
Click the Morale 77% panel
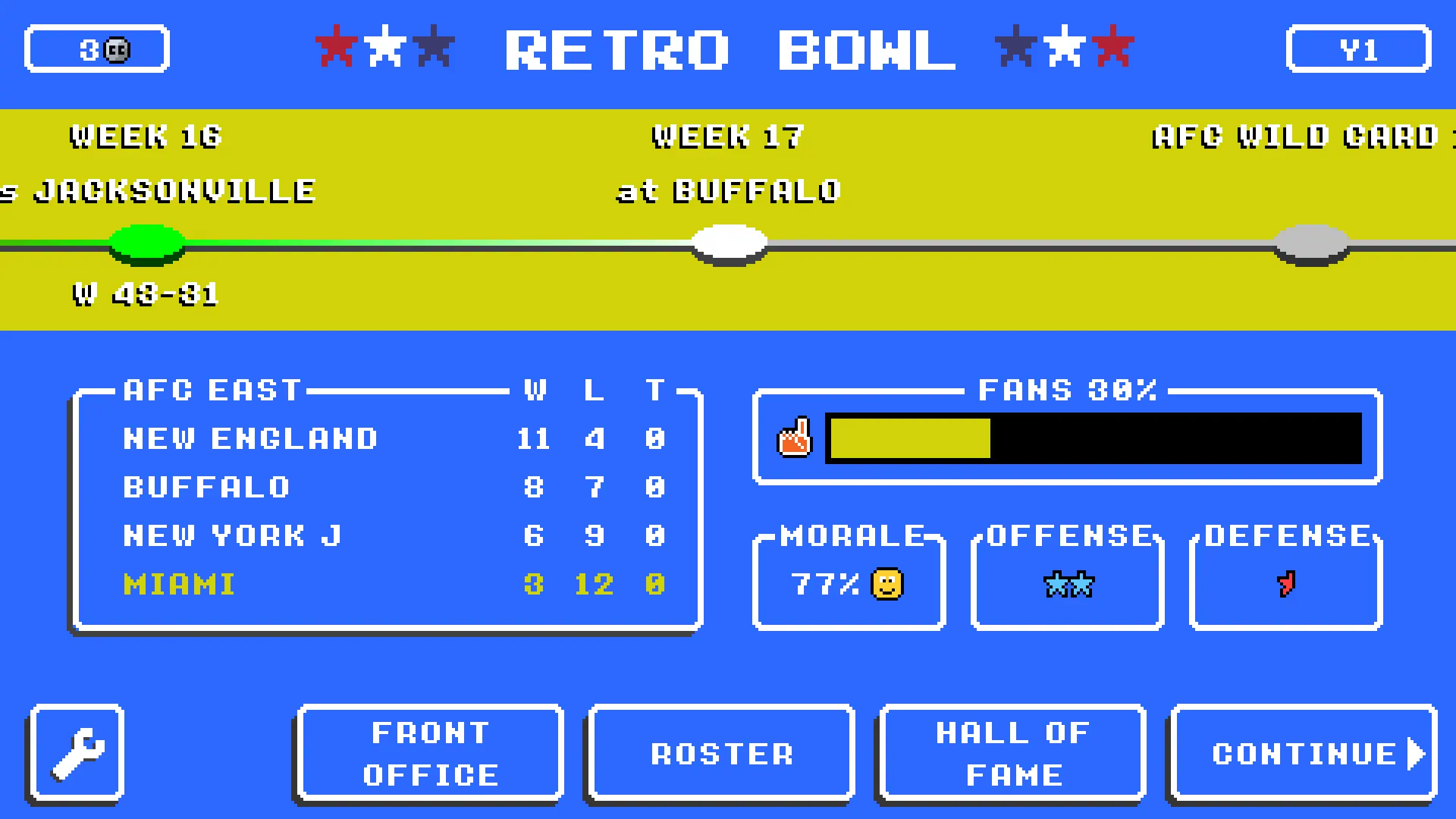pyautogui.click(x=849, y=580)
